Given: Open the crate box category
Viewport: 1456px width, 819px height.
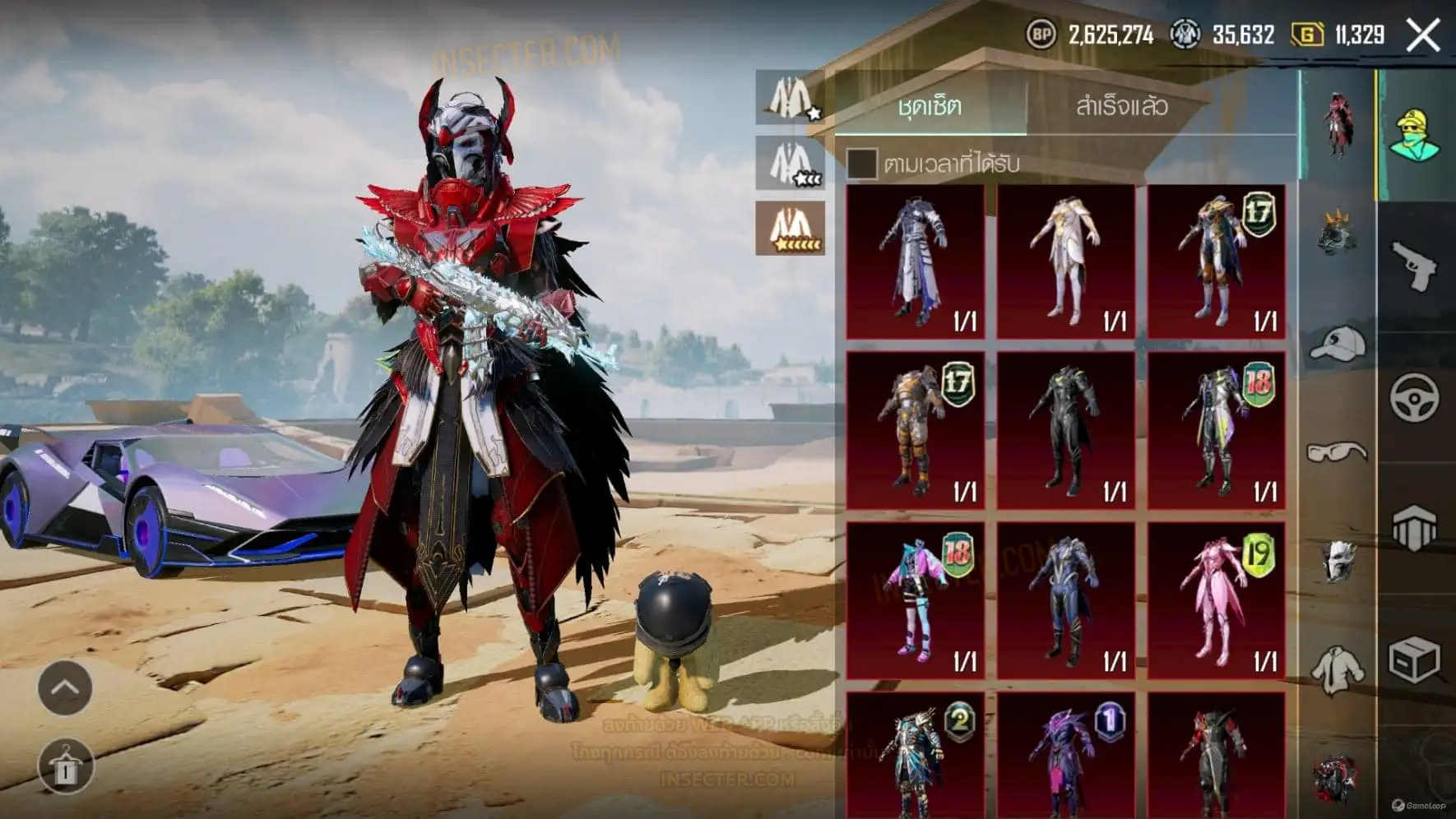Looking at the screenshot, I should (x=1414, y=659).
